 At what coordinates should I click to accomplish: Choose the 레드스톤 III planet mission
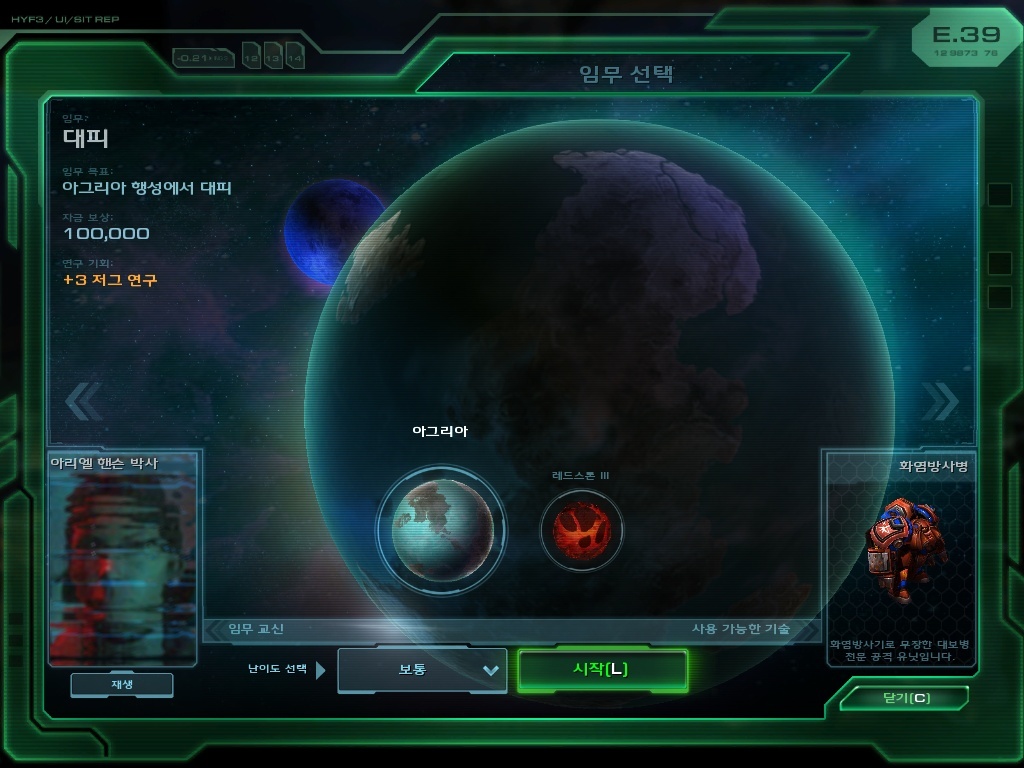[x=581, y=529]
